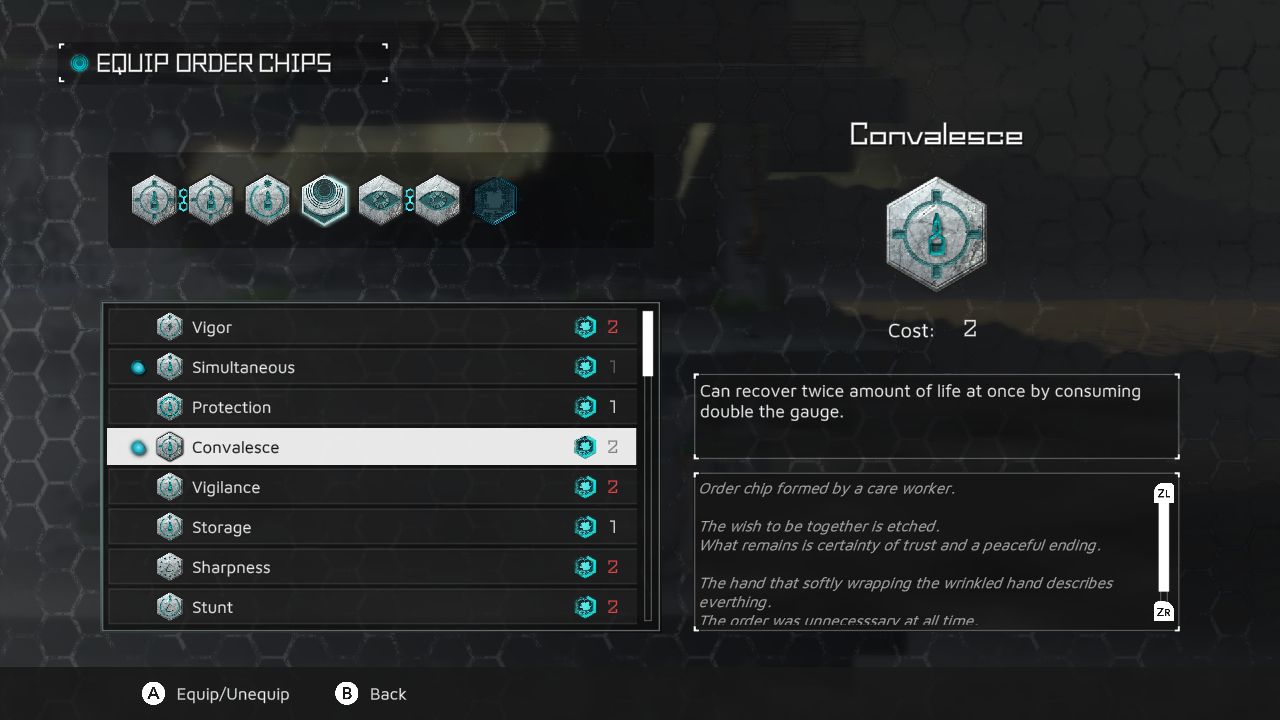Click the Vigor chip icon
Viewport: 1280px width, 720px height.
[x=169, y=327]
